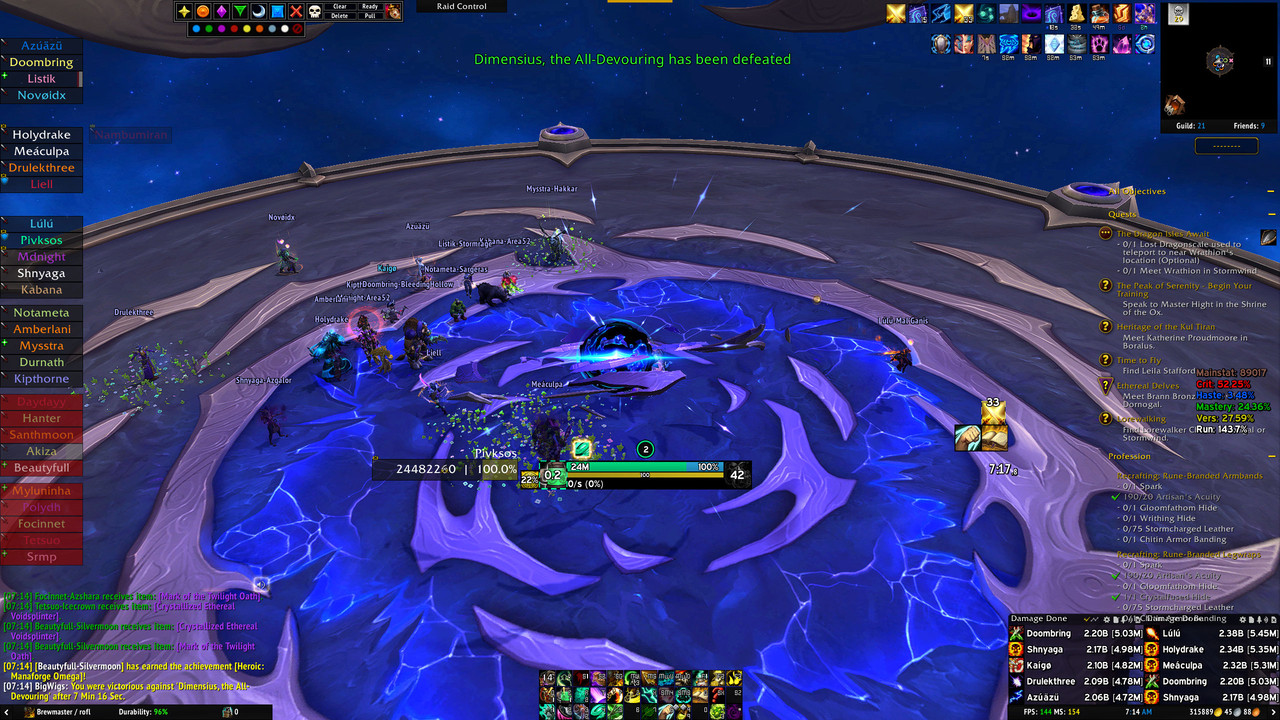Viewport: 1280px width, 720px height.
Task: Click the Pull timer button
Action: (370, 16)
